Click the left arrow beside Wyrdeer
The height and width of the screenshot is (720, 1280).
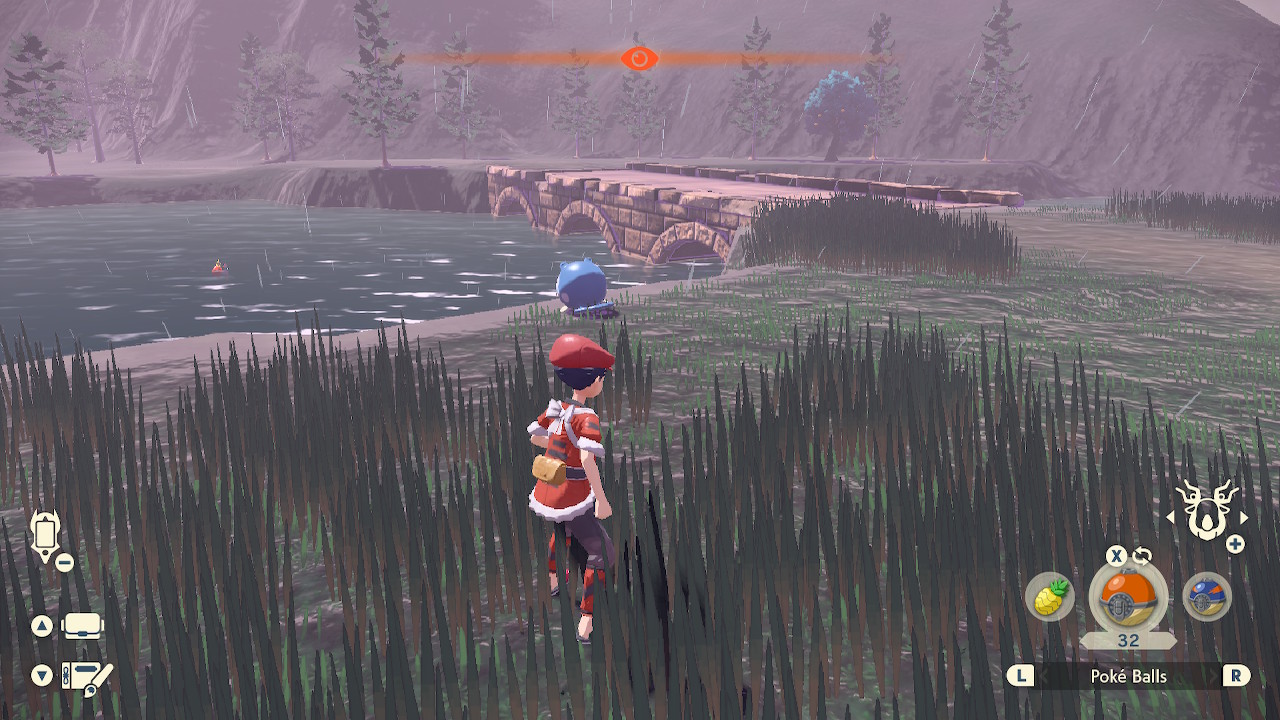[x=1171, y=518]
